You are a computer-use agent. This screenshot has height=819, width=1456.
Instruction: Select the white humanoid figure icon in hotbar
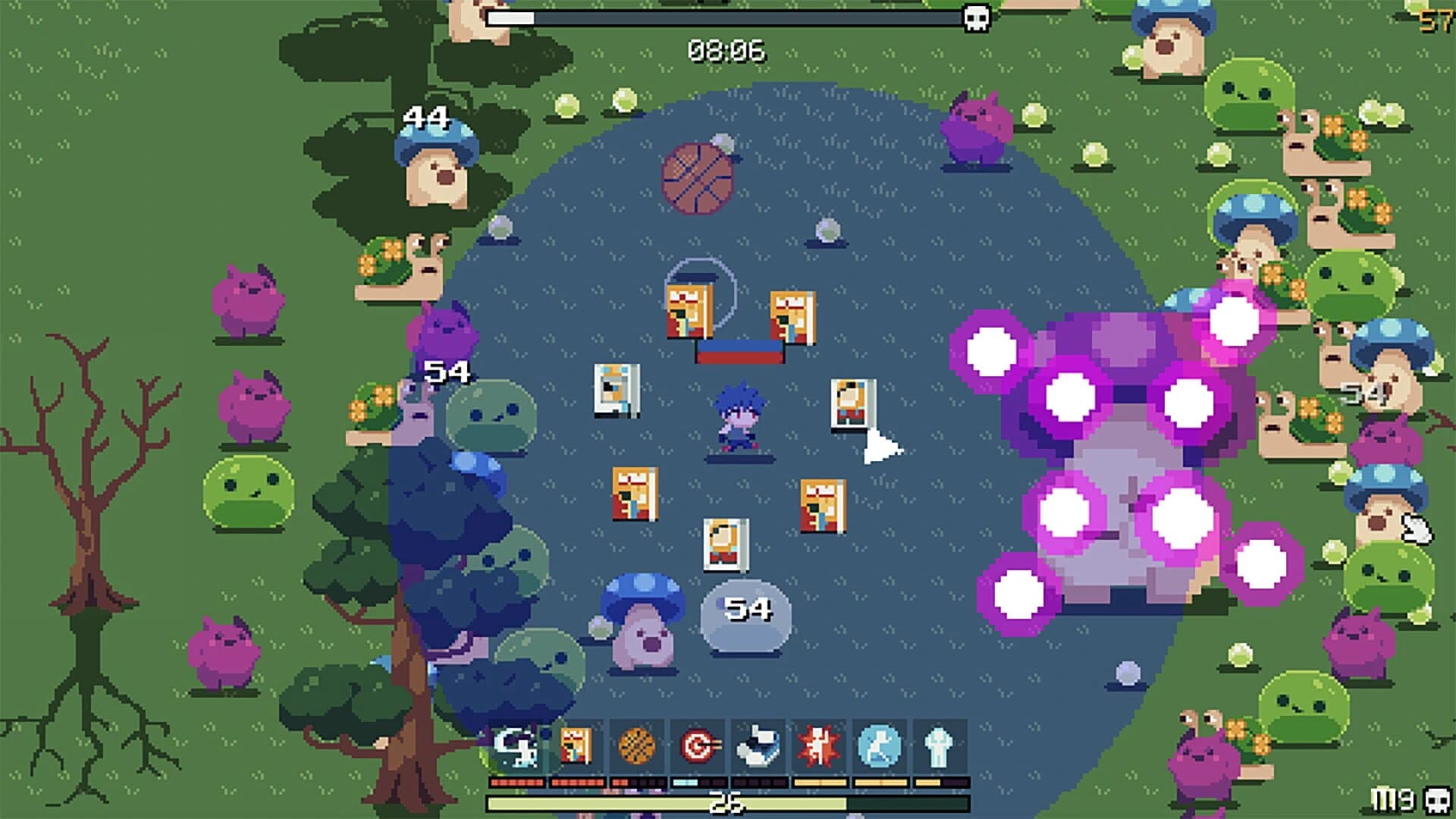(937, 745)
